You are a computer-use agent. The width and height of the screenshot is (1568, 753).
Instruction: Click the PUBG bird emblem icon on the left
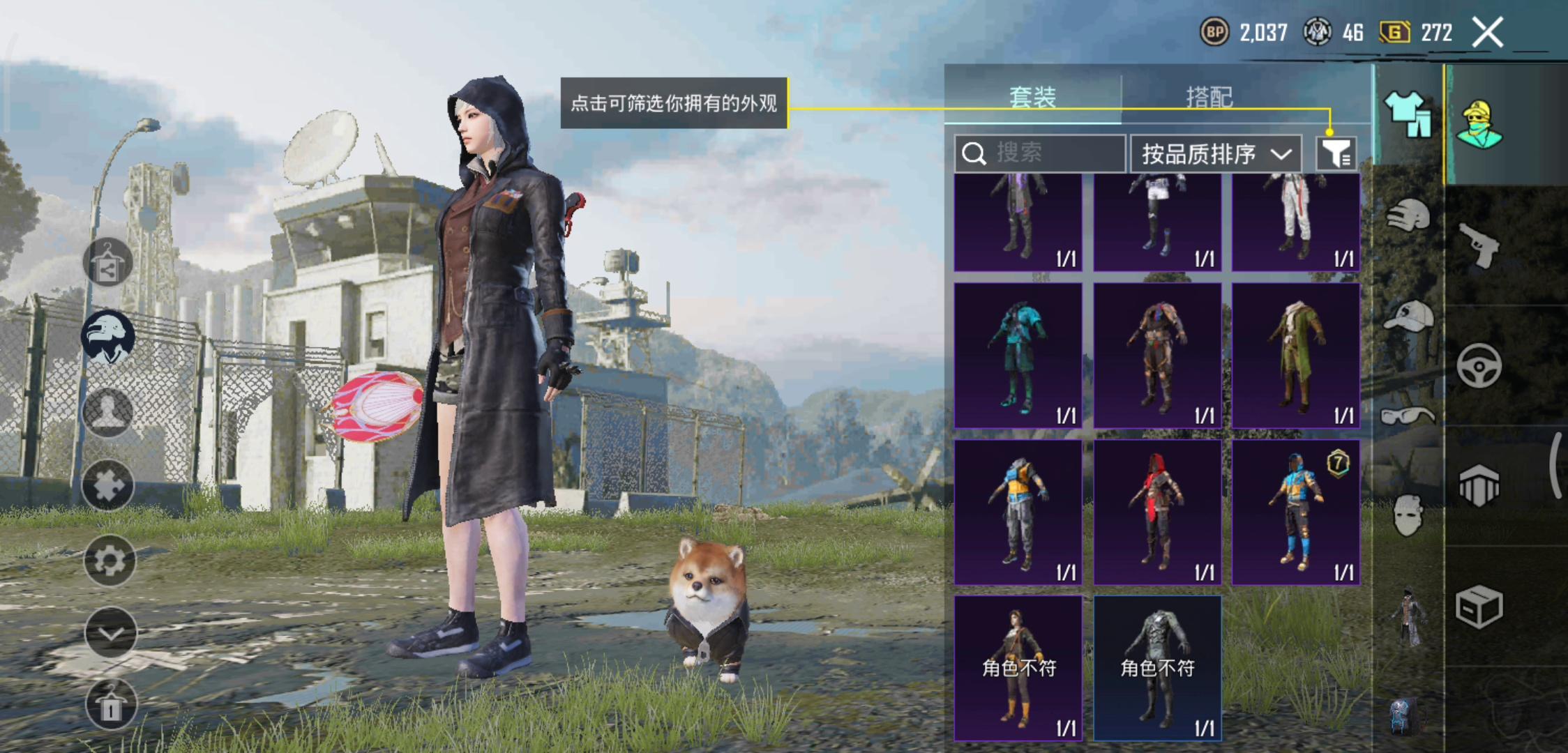(x=110, y=337)
